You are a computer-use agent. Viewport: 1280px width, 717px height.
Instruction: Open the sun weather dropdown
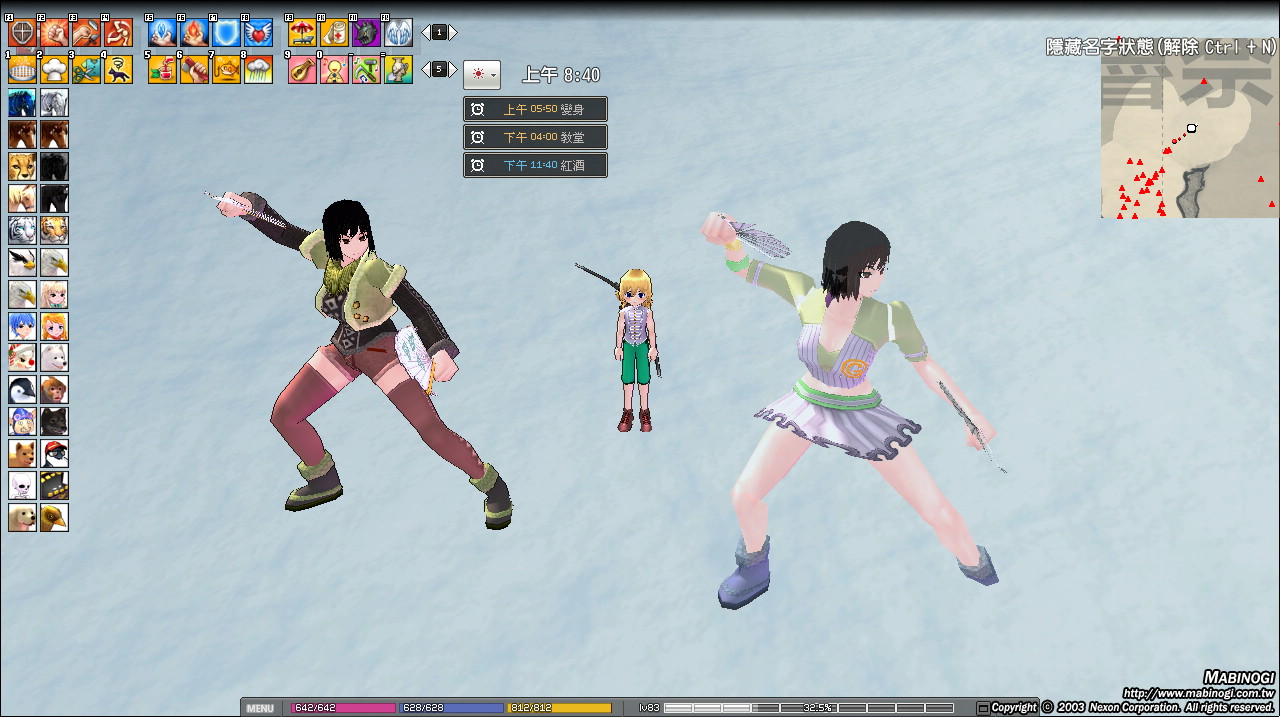481,74
